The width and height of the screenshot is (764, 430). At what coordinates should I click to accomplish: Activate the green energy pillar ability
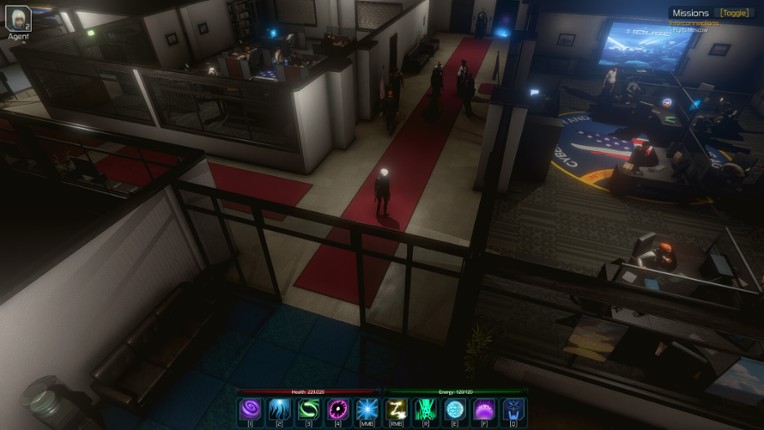pyautogui.click(x=426, y=410)
